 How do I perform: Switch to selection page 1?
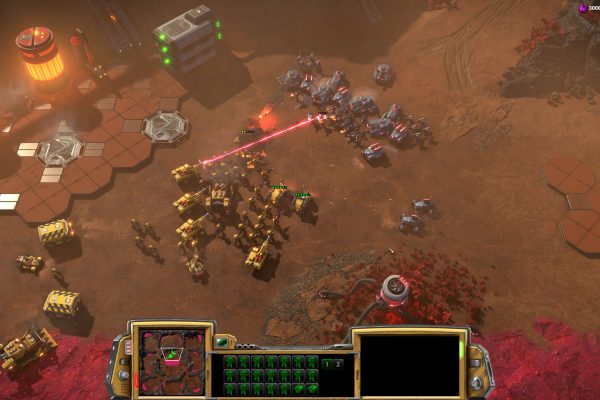(x=325, y=363)
